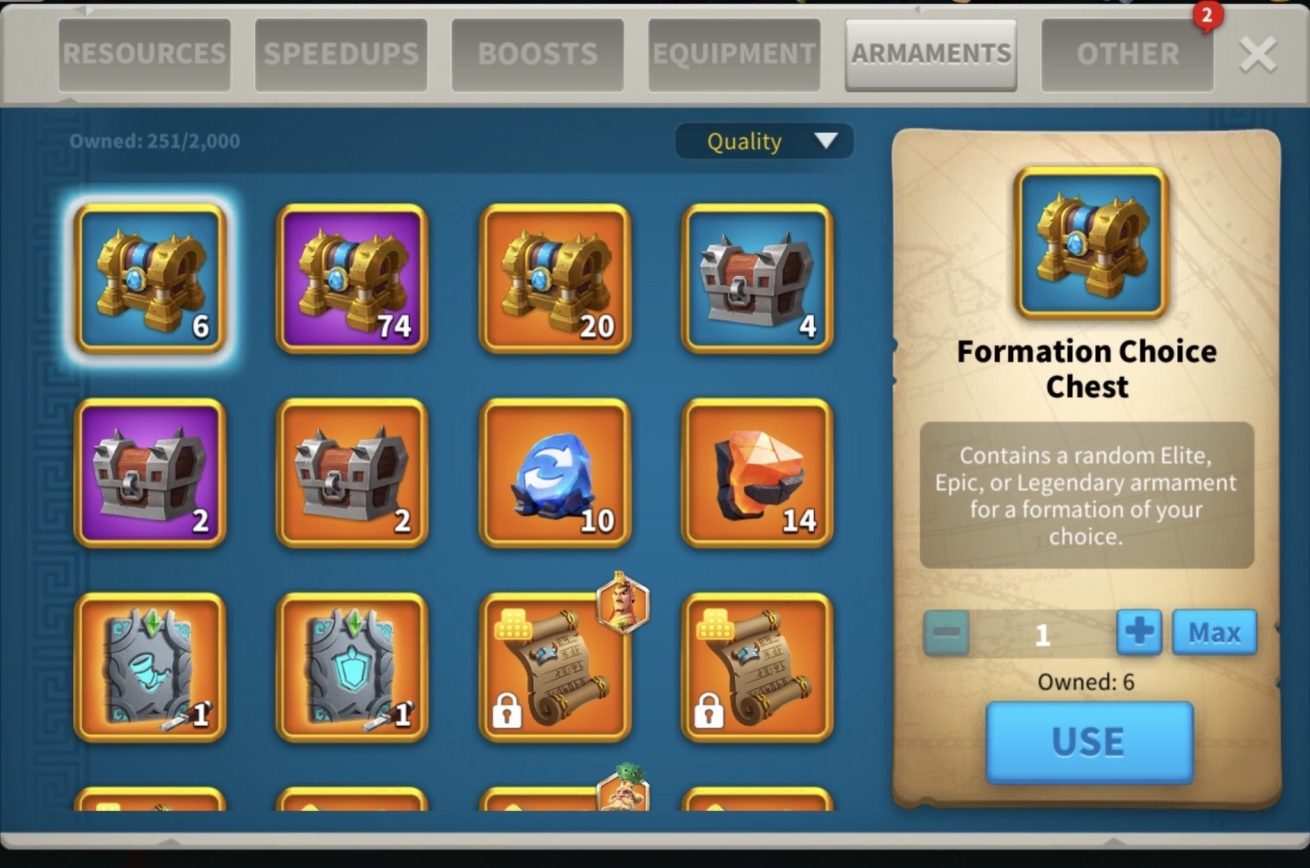Image resolution: width=1310 pixels, height=868 pixels.
Task: Select the locked scroll with commander portrait
Action: [555, 667]
